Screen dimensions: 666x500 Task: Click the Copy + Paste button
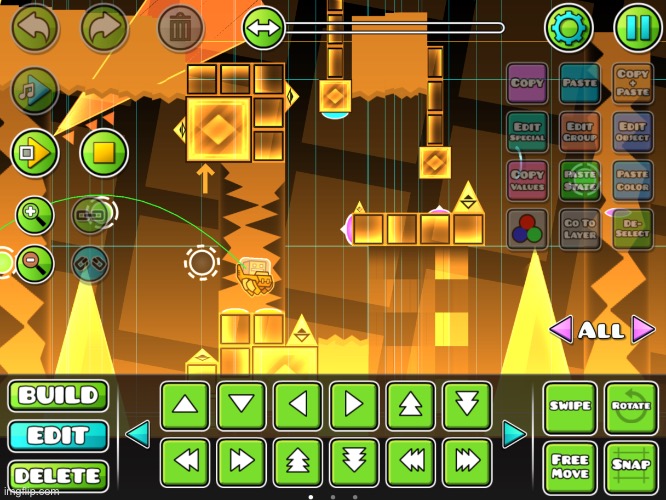[632, 83]
